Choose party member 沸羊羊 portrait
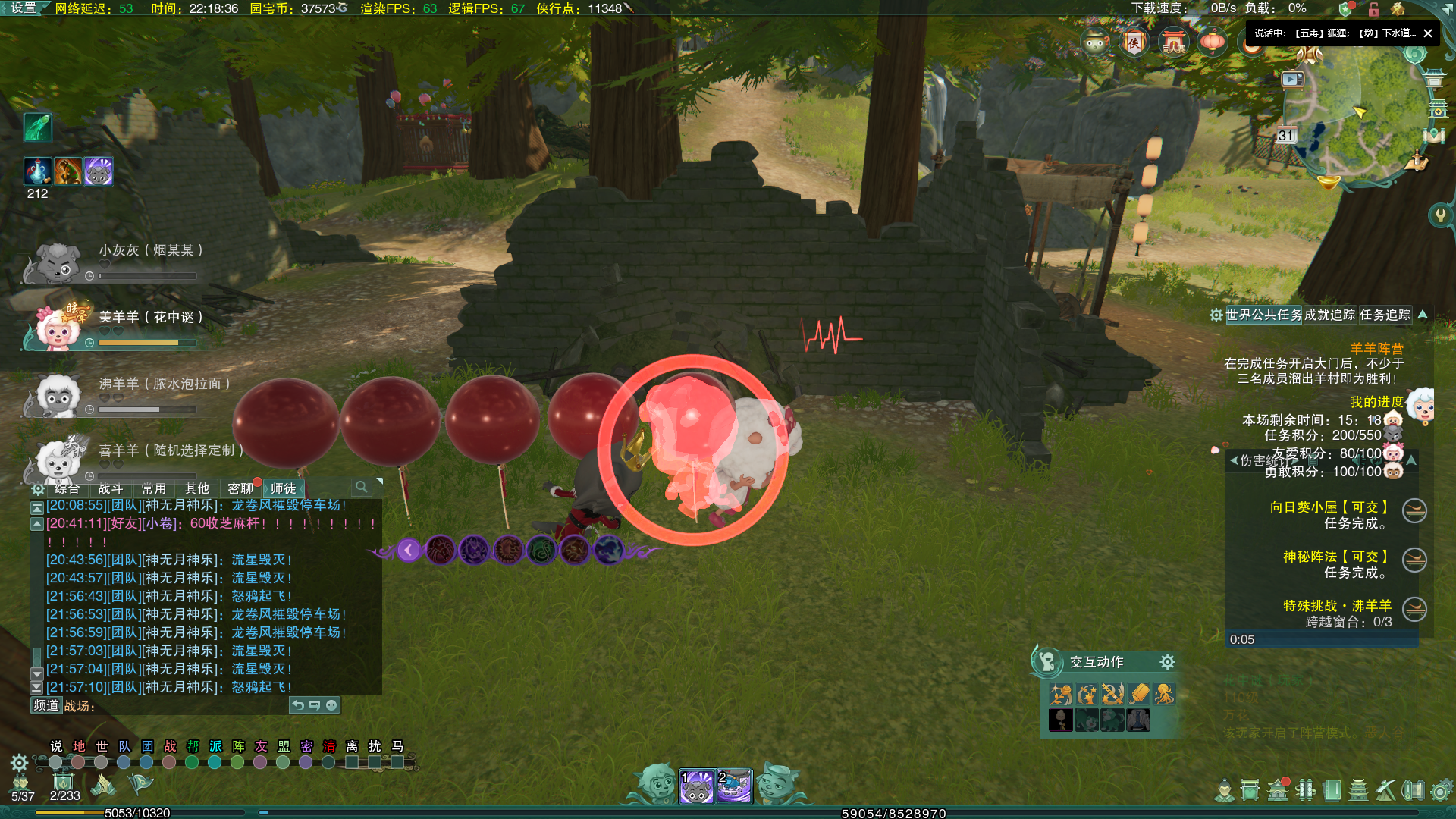The image size is (1456, 819). coord(58,394)
